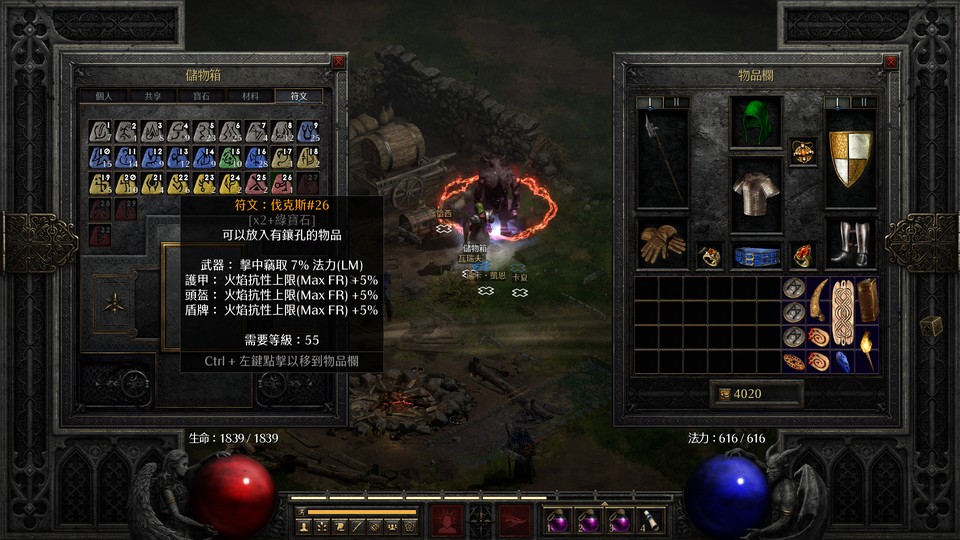Select the 寶石 gems tab
Image resolution: width=960 pixels, height=540 pixels.
tap(202, 96)
